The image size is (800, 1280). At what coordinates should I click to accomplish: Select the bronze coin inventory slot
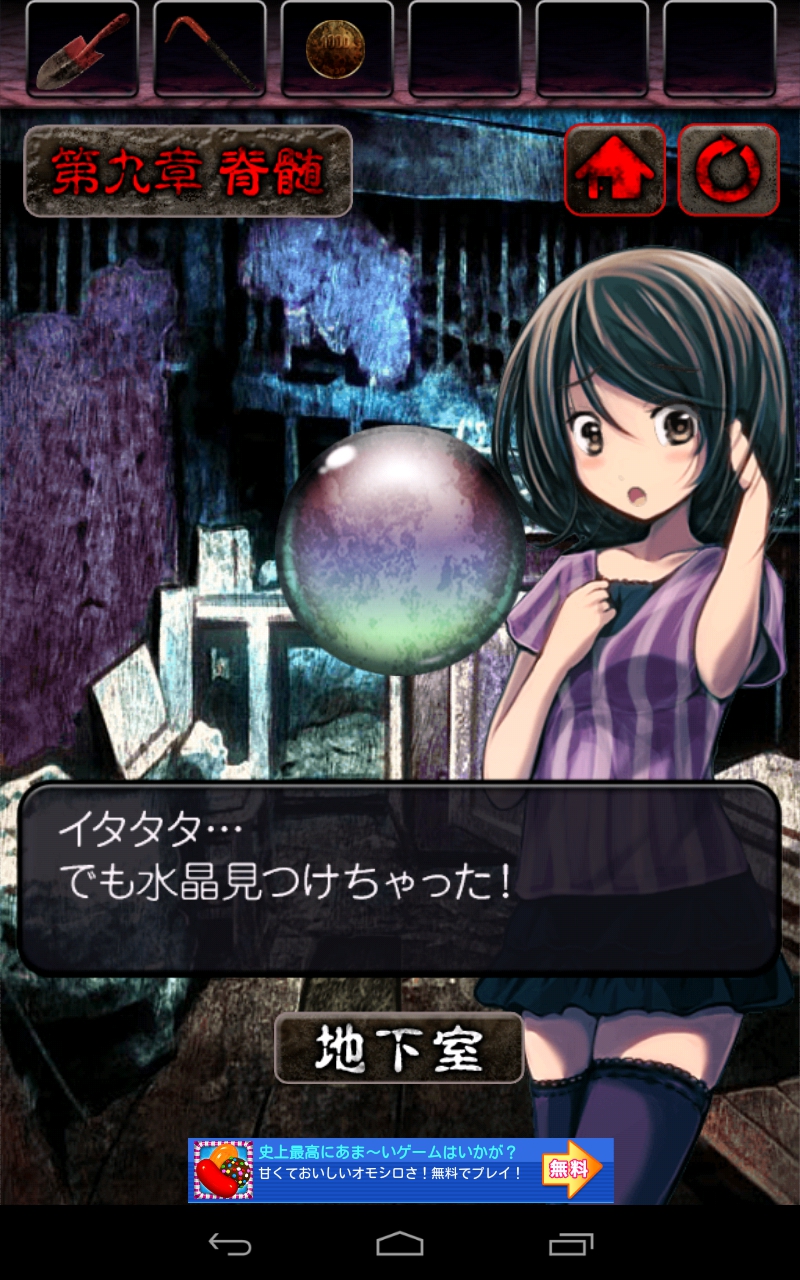coord(337,48)
